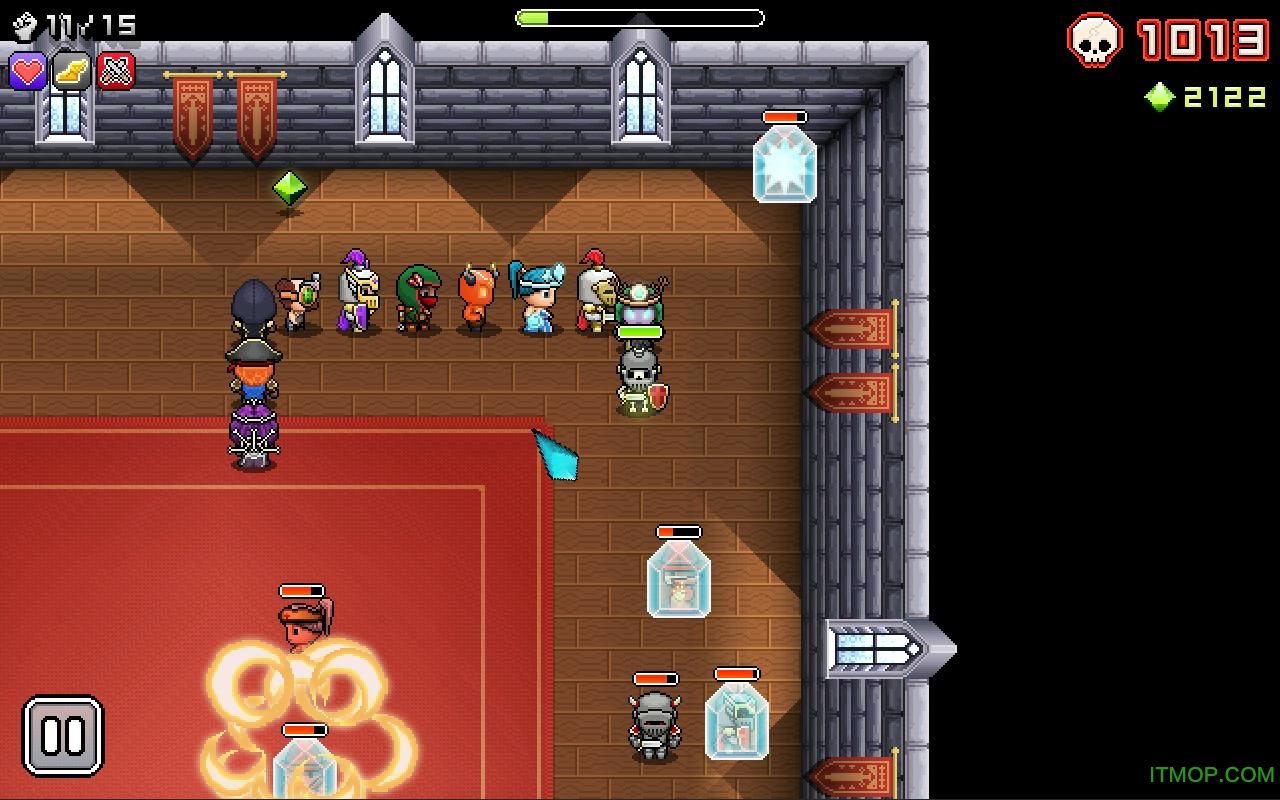Activate the golden boot speed boost icon
This screenshot has height=800, width=1280.
[69, 70]
